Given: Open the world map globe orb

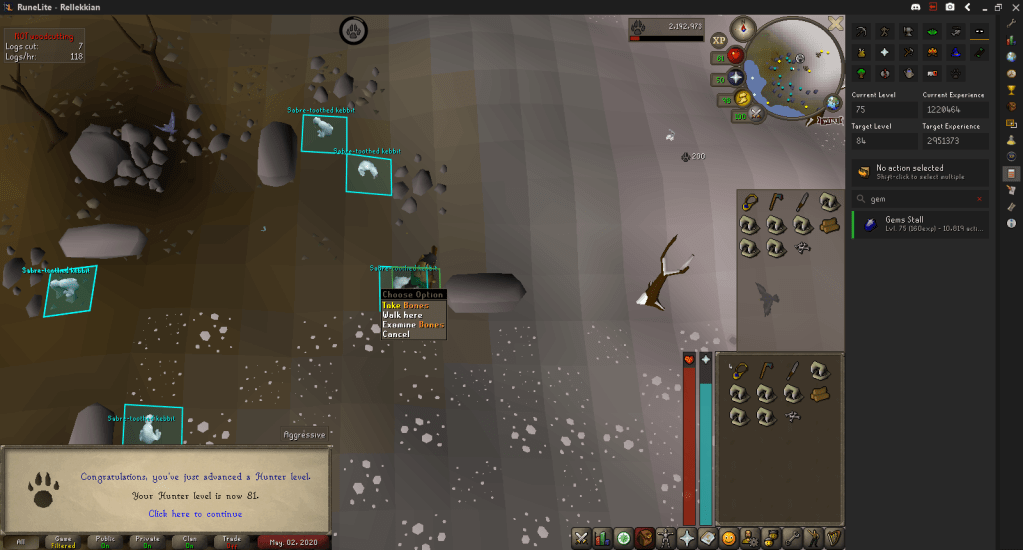Looking at the screenshot, I should tap(833, 102).
